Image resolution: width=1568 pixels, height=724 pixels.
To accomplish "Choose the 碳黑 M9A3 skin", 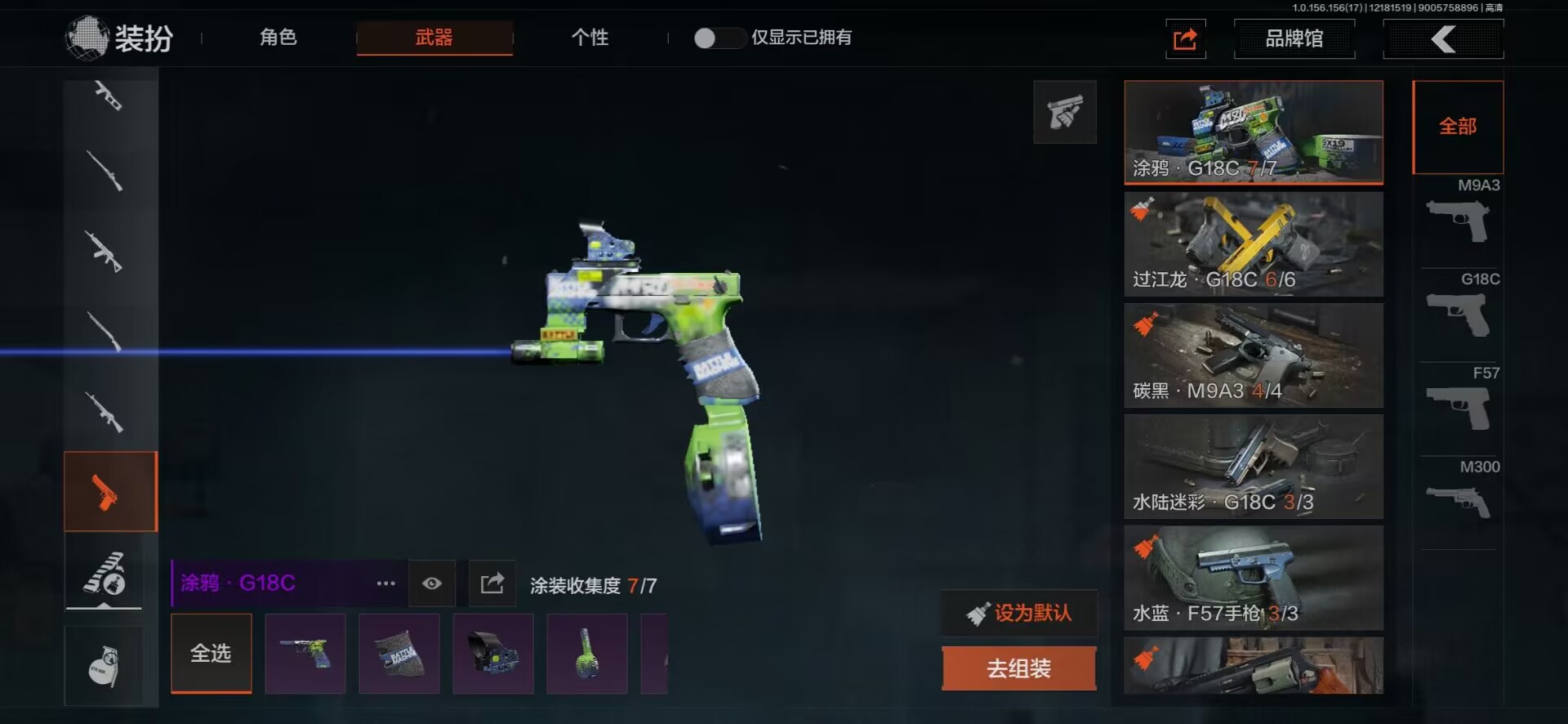I will click(1254, 355).
